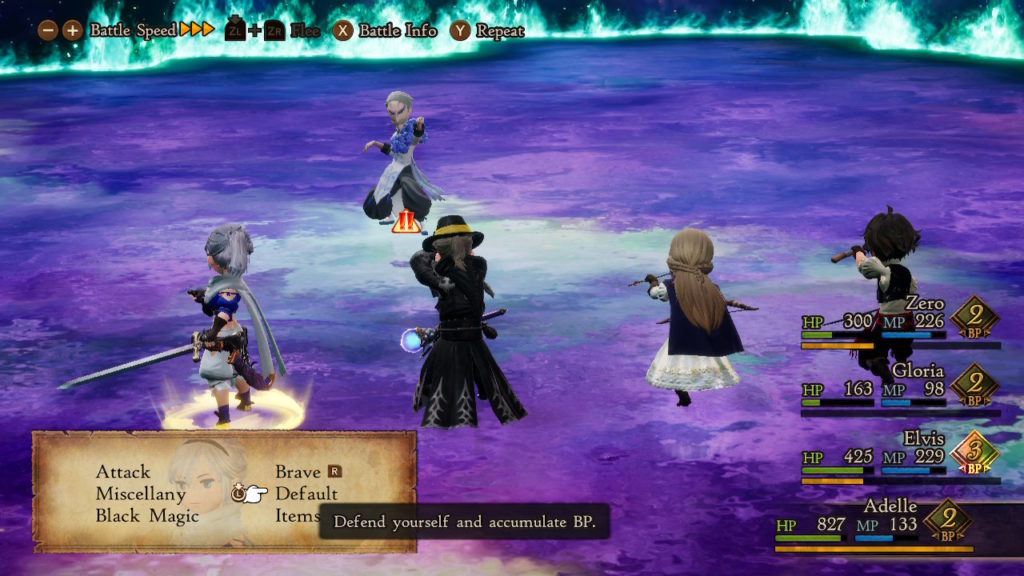The image size is (1024, 576).
Task: Open the Items command
Action: coord(297,516)
